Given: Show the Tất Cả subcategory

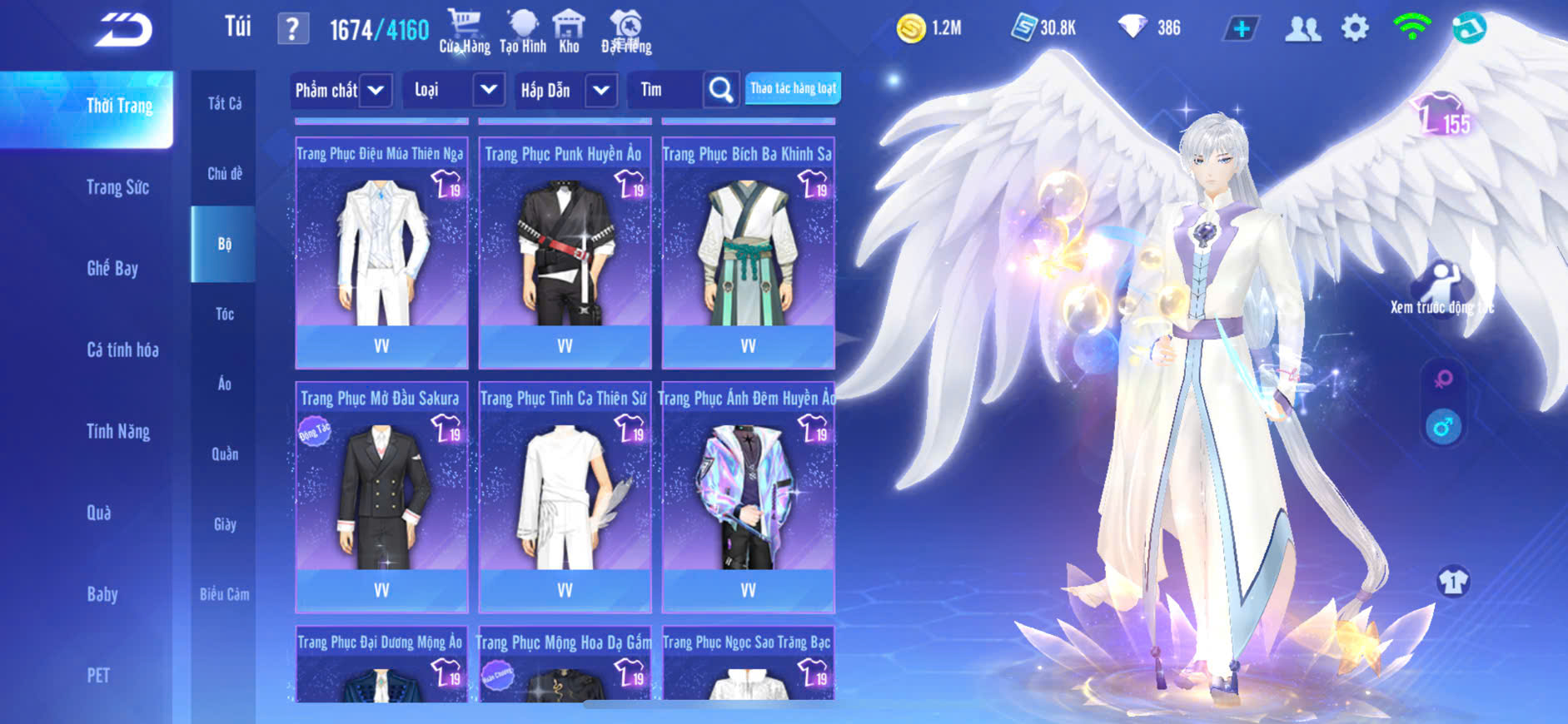Looking at the screenshot, I should (x=224, y=103).
